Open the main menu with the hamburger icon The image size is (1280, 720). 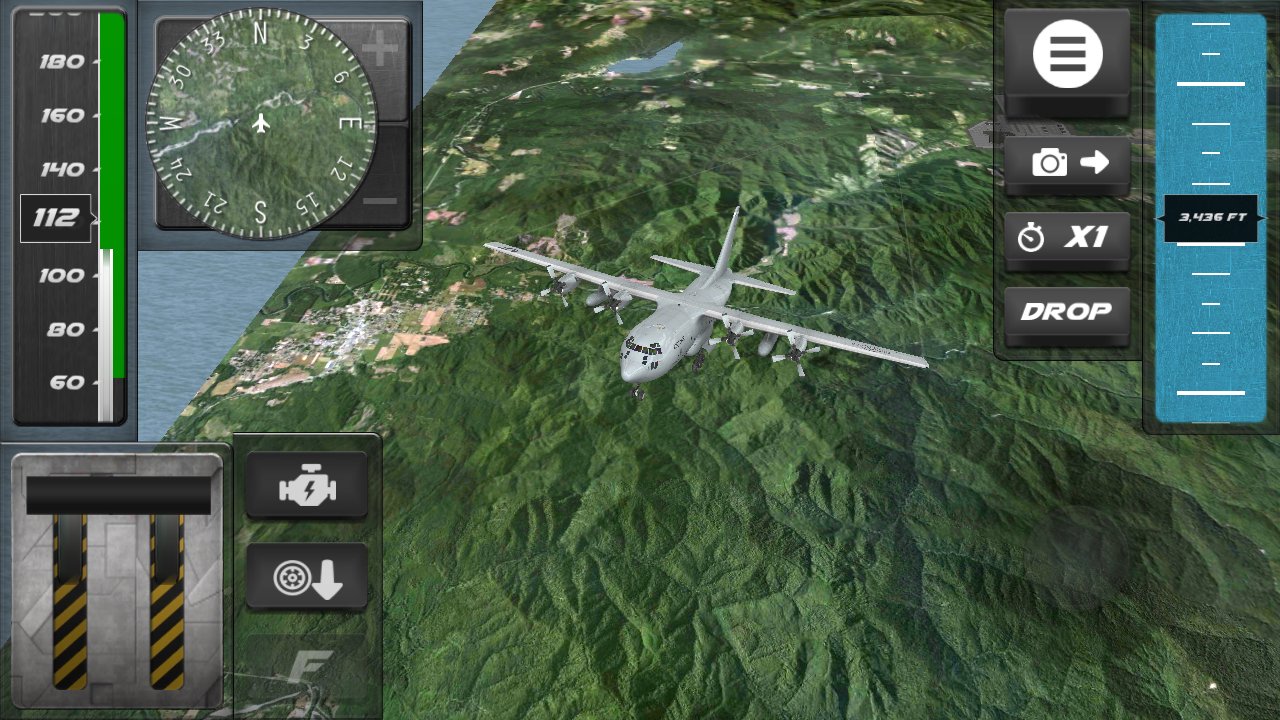click(1066, 53)
